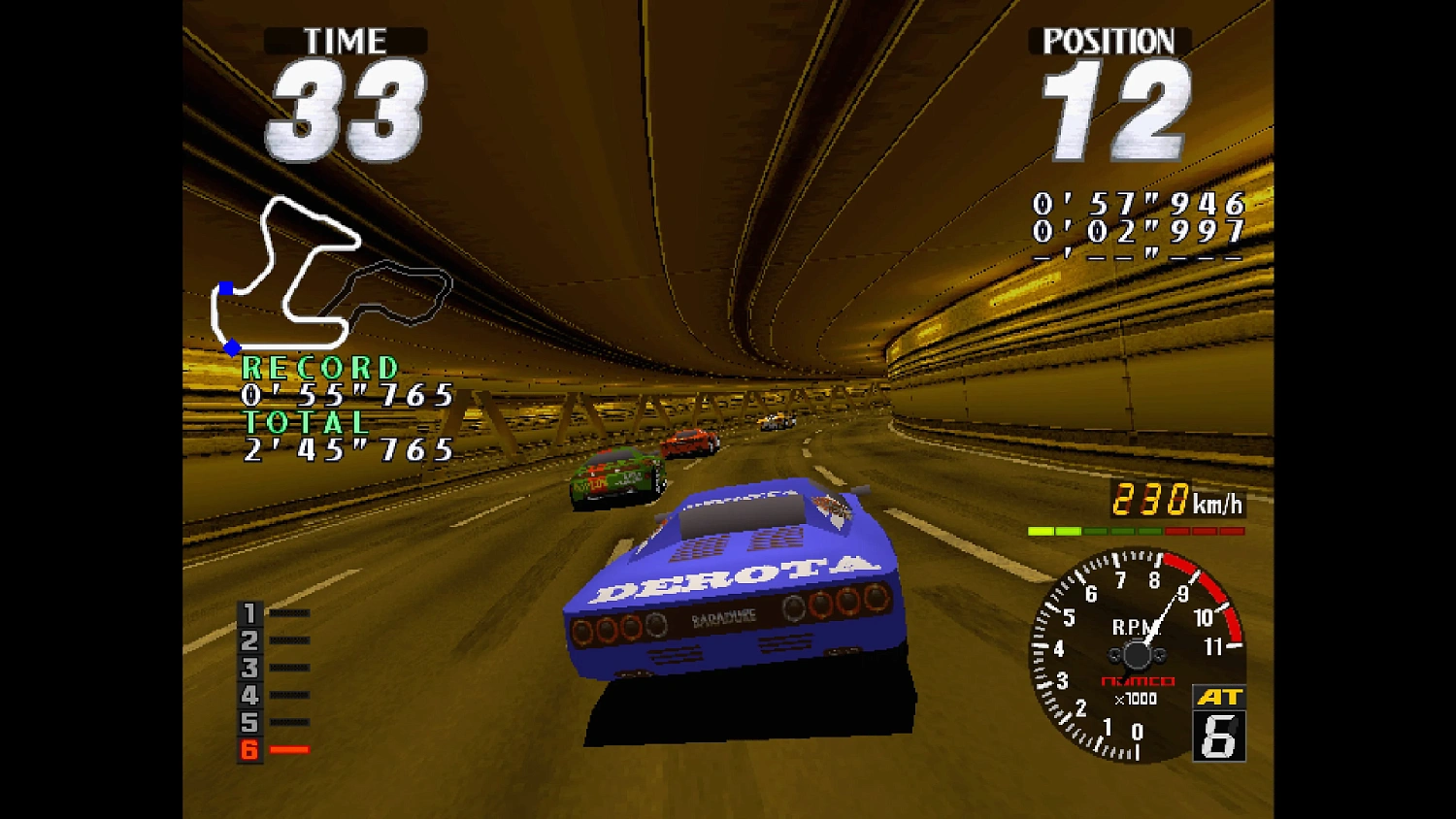The height and width of the screenshot is (819, 1456).
Task: Toggle gear 3 in the gear position display
Action: 248,668
